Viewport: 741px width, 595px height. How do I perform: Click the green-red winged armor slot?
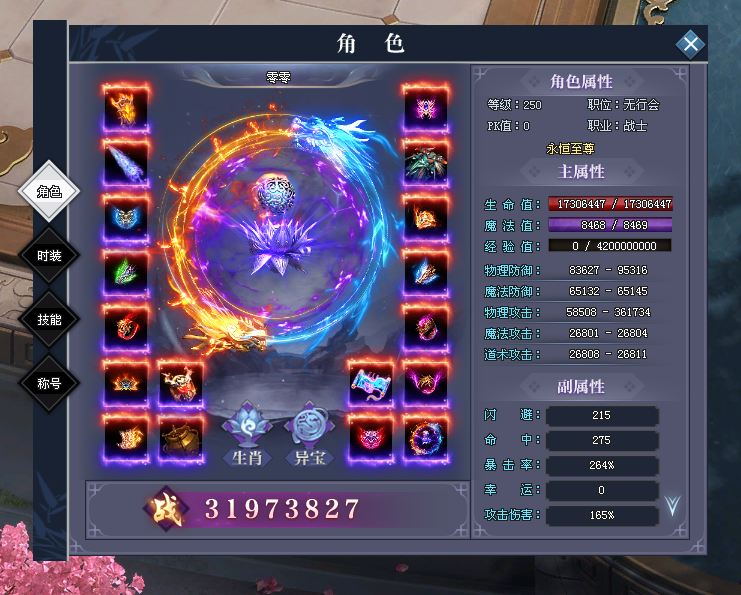point(427,162)
